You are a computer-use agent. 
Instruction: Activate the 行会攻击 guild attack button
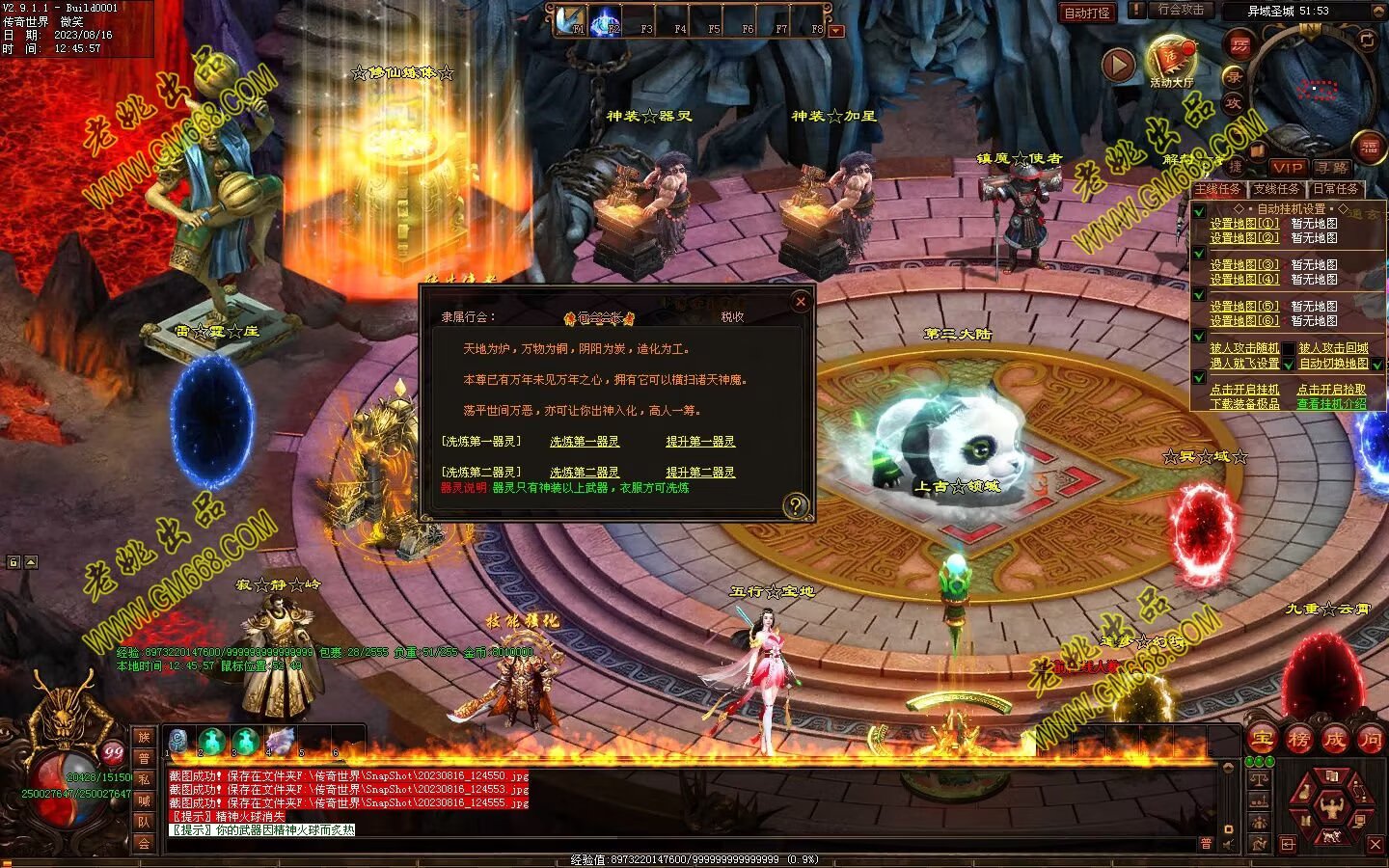[x=1180, y=10]
